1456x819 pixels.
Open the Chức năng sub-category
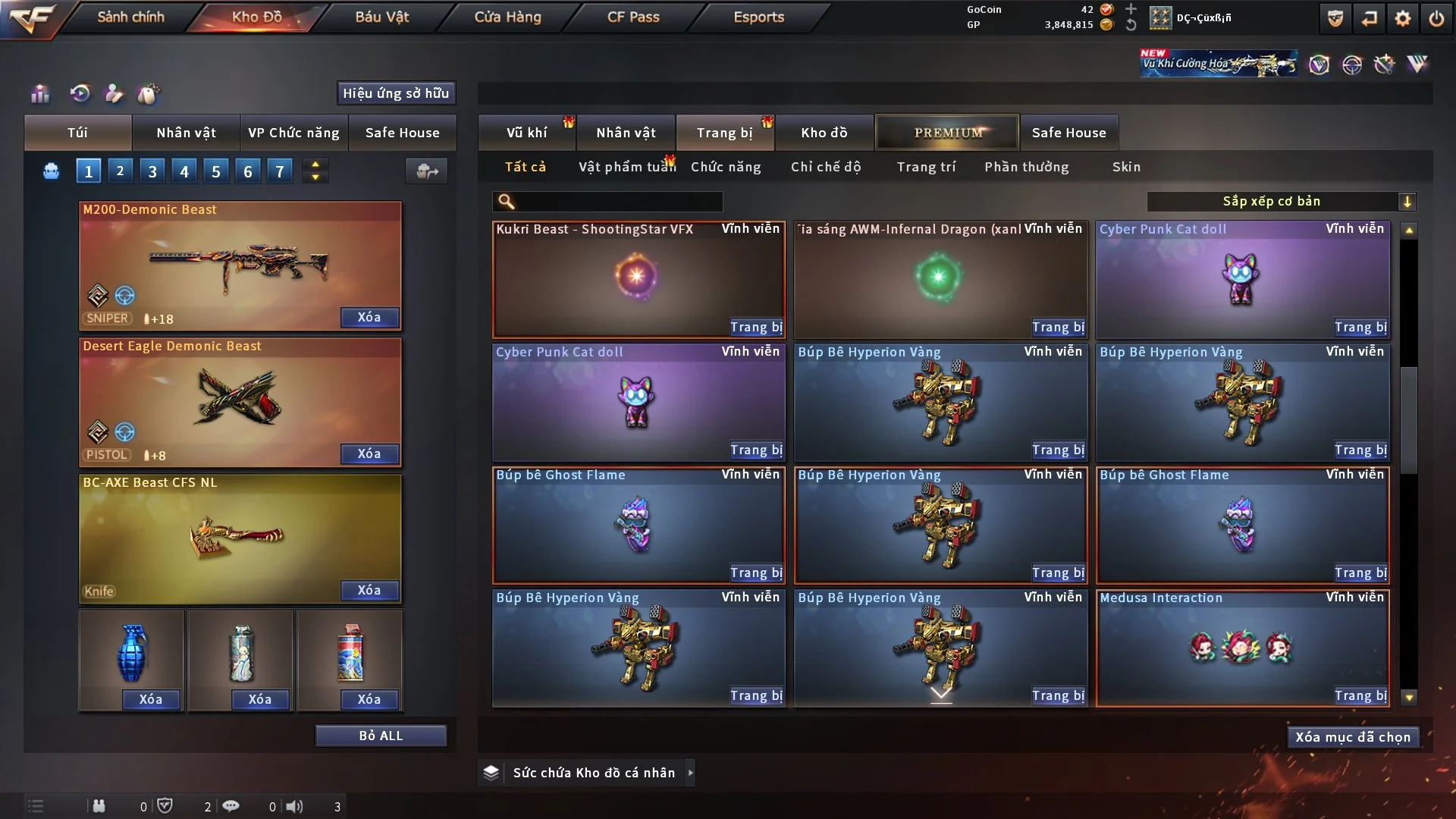pos(726,167)
